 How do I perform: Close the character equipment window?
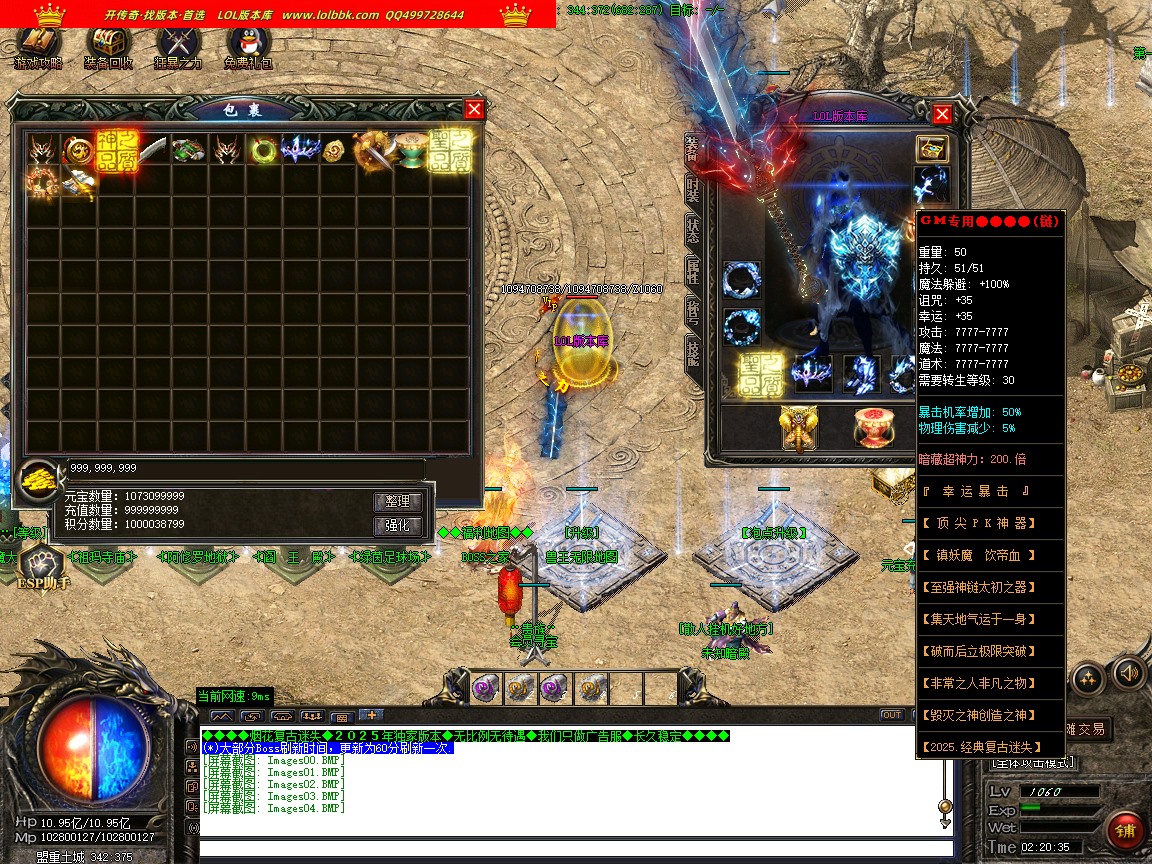click(x=941, y=113)
